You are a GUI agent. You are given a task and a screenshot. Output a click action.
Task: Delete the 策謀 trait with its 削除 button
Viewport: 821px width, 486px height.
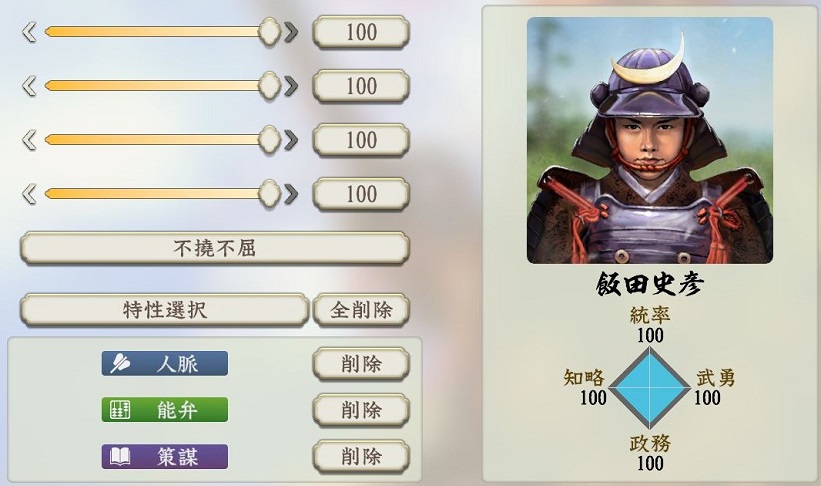point(361,457)
